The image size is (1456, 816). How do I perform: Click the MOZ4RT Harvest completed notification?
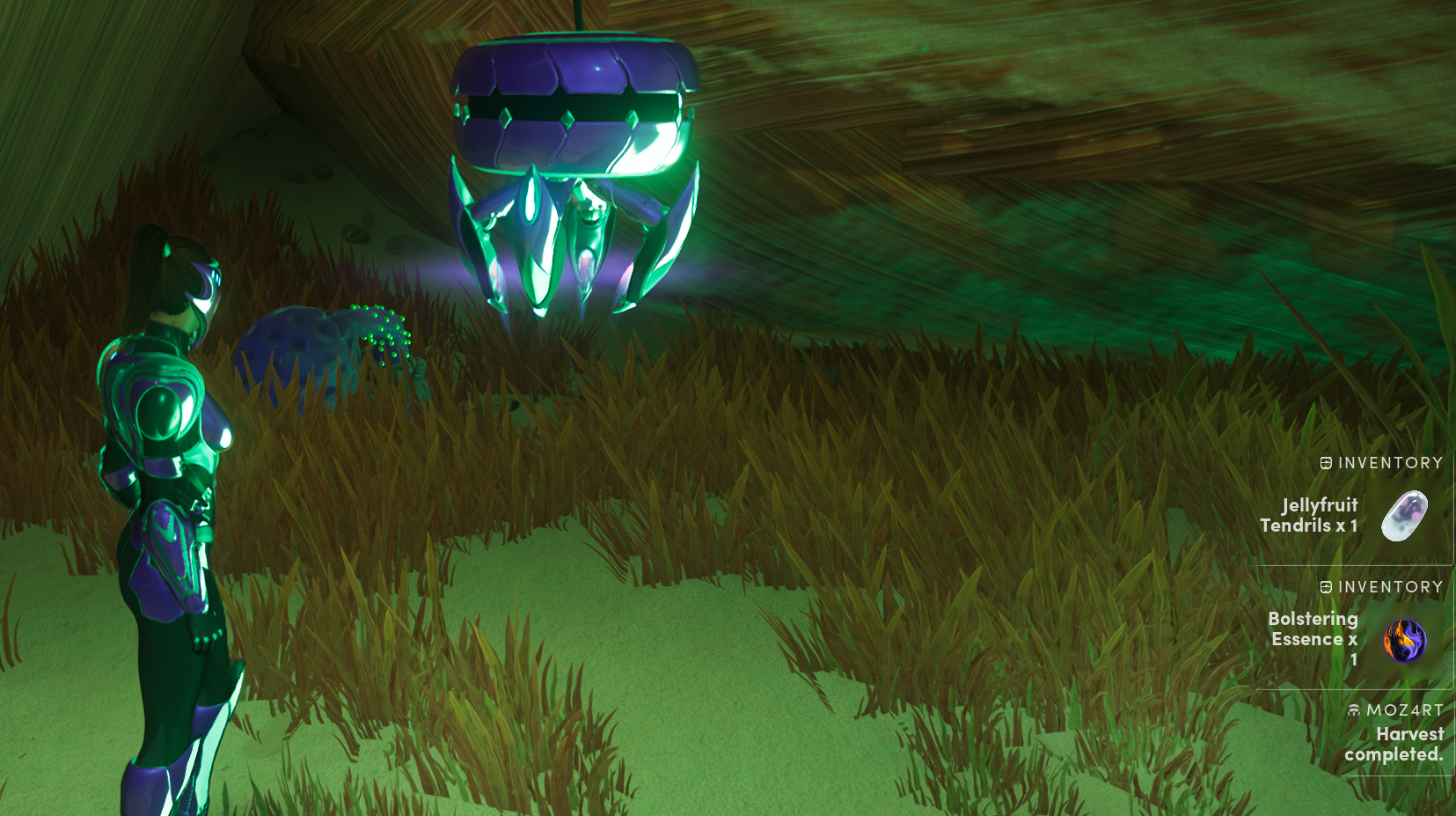coord(1396,733)
